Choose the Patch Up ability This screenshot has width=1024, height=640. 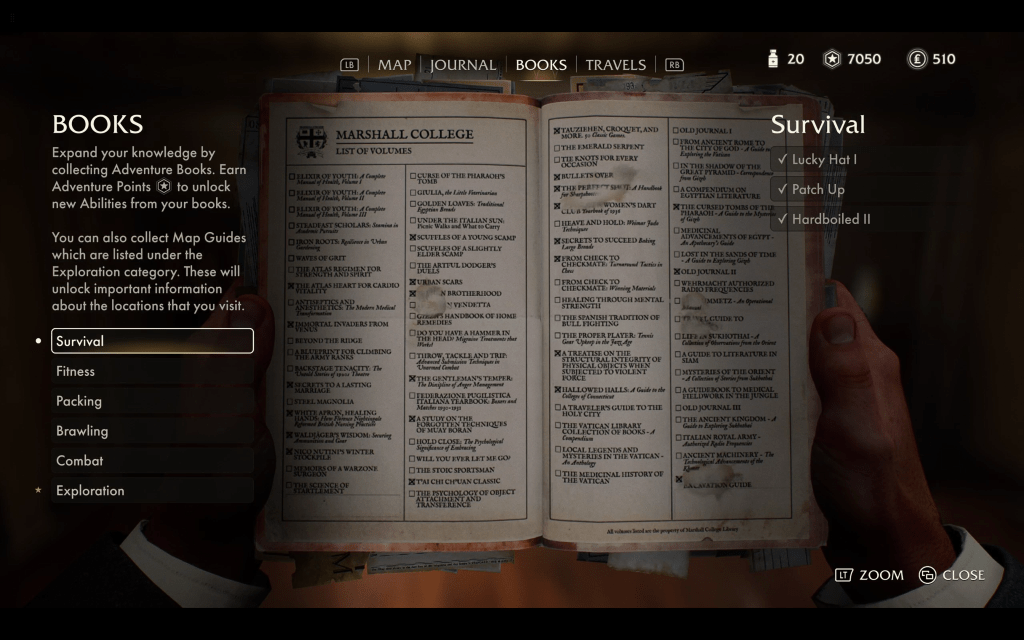(x=817, y=189)
